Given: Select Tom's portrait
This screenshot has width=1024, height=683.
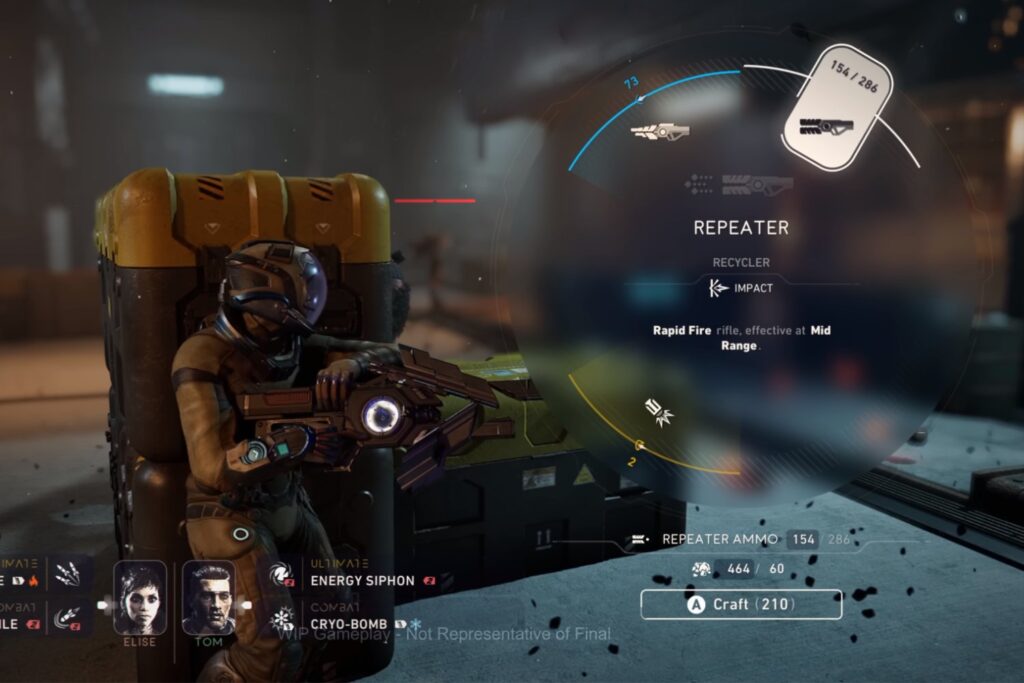Looking at the screenshot, I should click(209, 597).
